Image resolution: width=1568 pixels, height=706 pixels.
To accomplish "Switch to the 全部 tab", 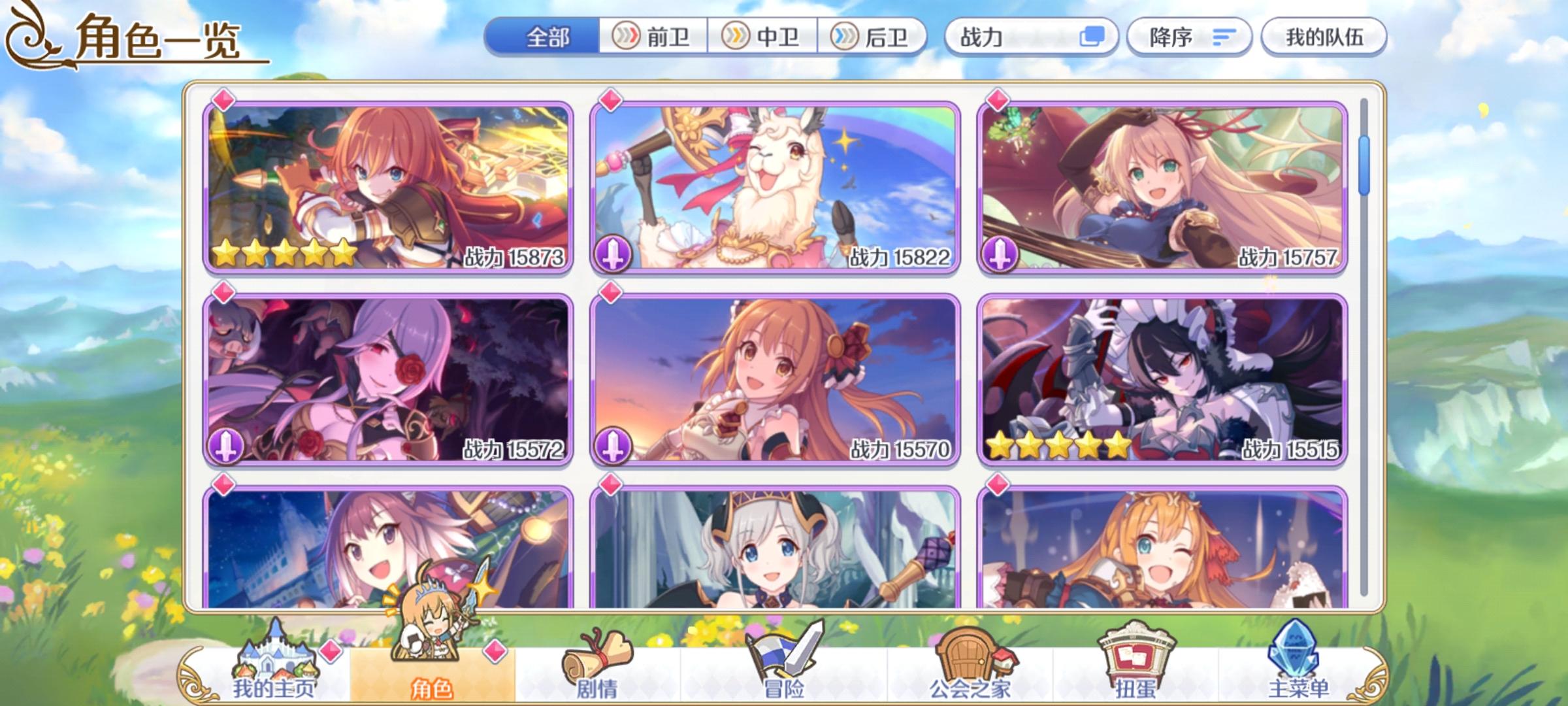I will point(549,38).
